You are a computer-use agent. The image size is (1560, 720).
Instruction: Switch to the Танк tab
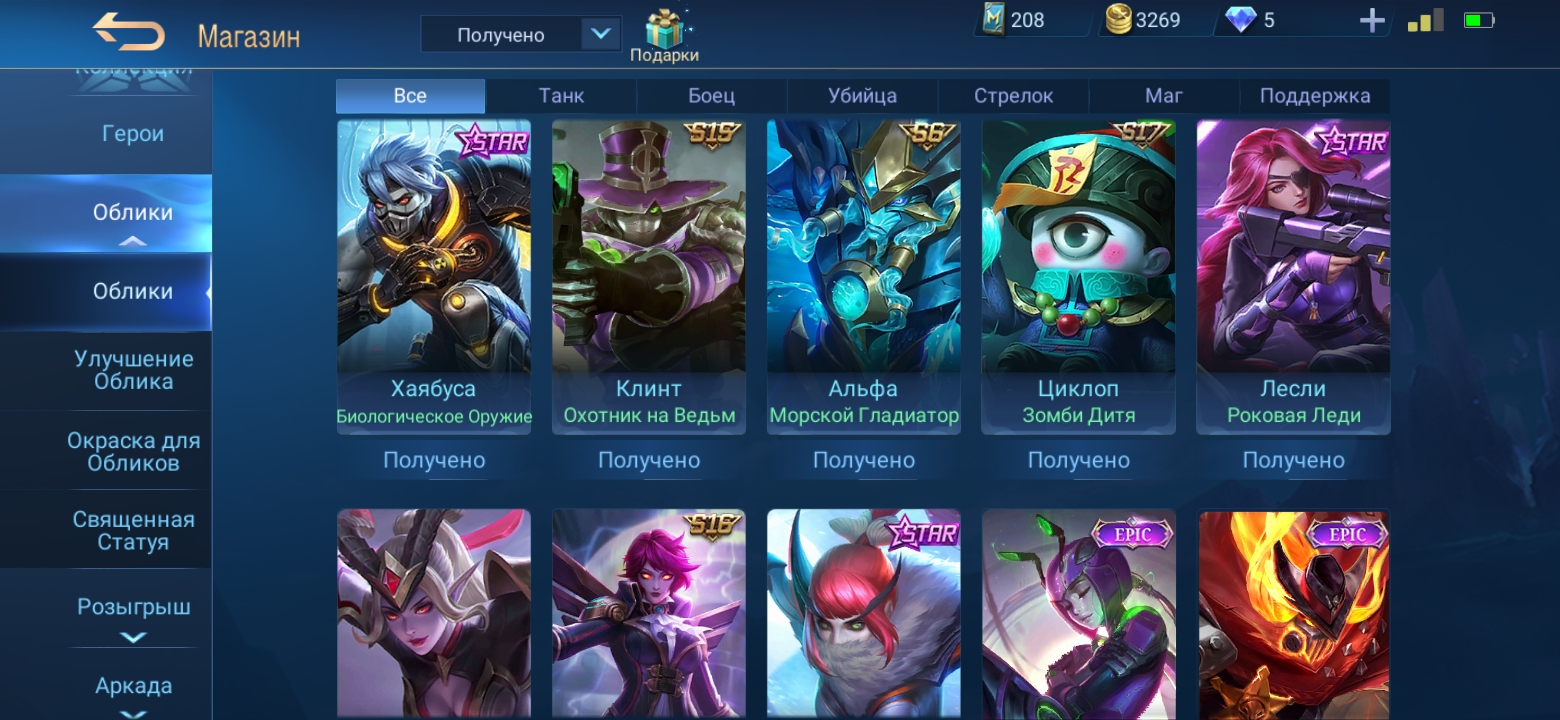561,96
